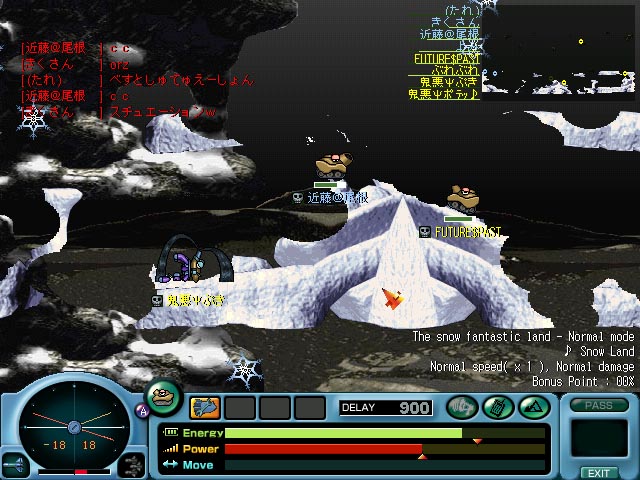640x480 pixels.
Task: Click the battlefield minimap
Action: (560, 51)
